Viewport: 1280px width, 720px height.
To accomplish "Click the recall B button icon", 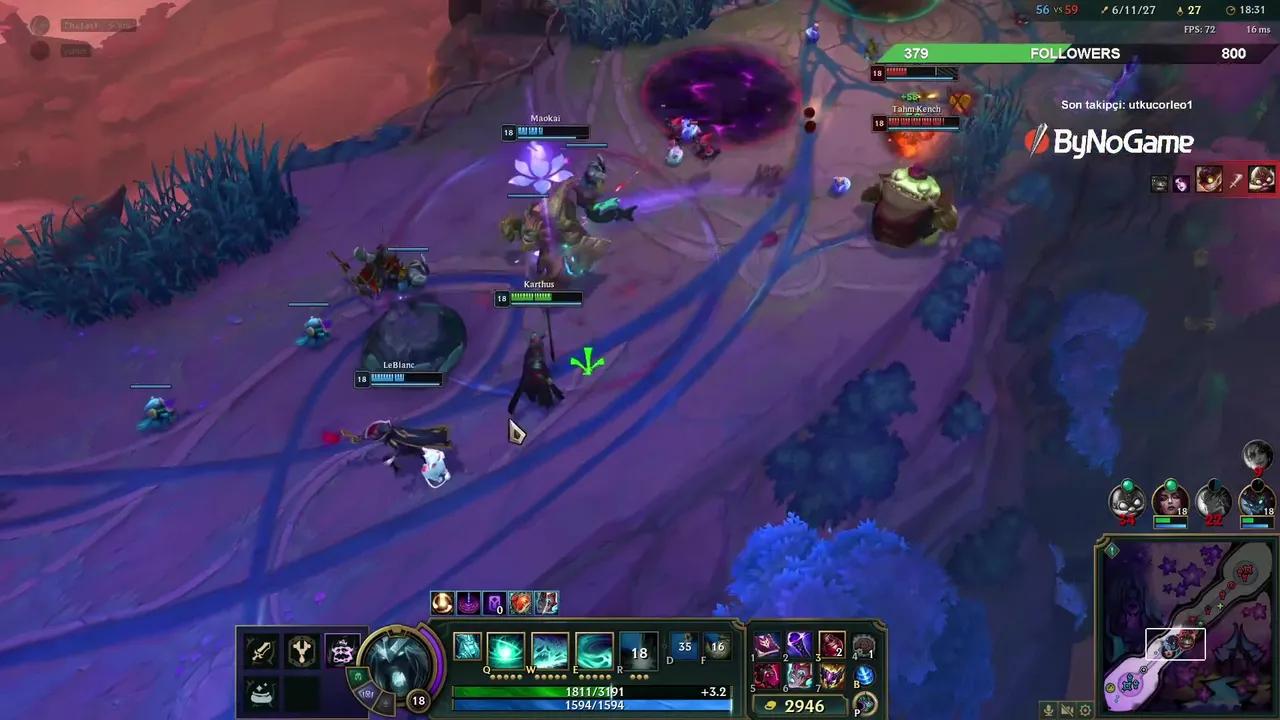I will 863,675.
